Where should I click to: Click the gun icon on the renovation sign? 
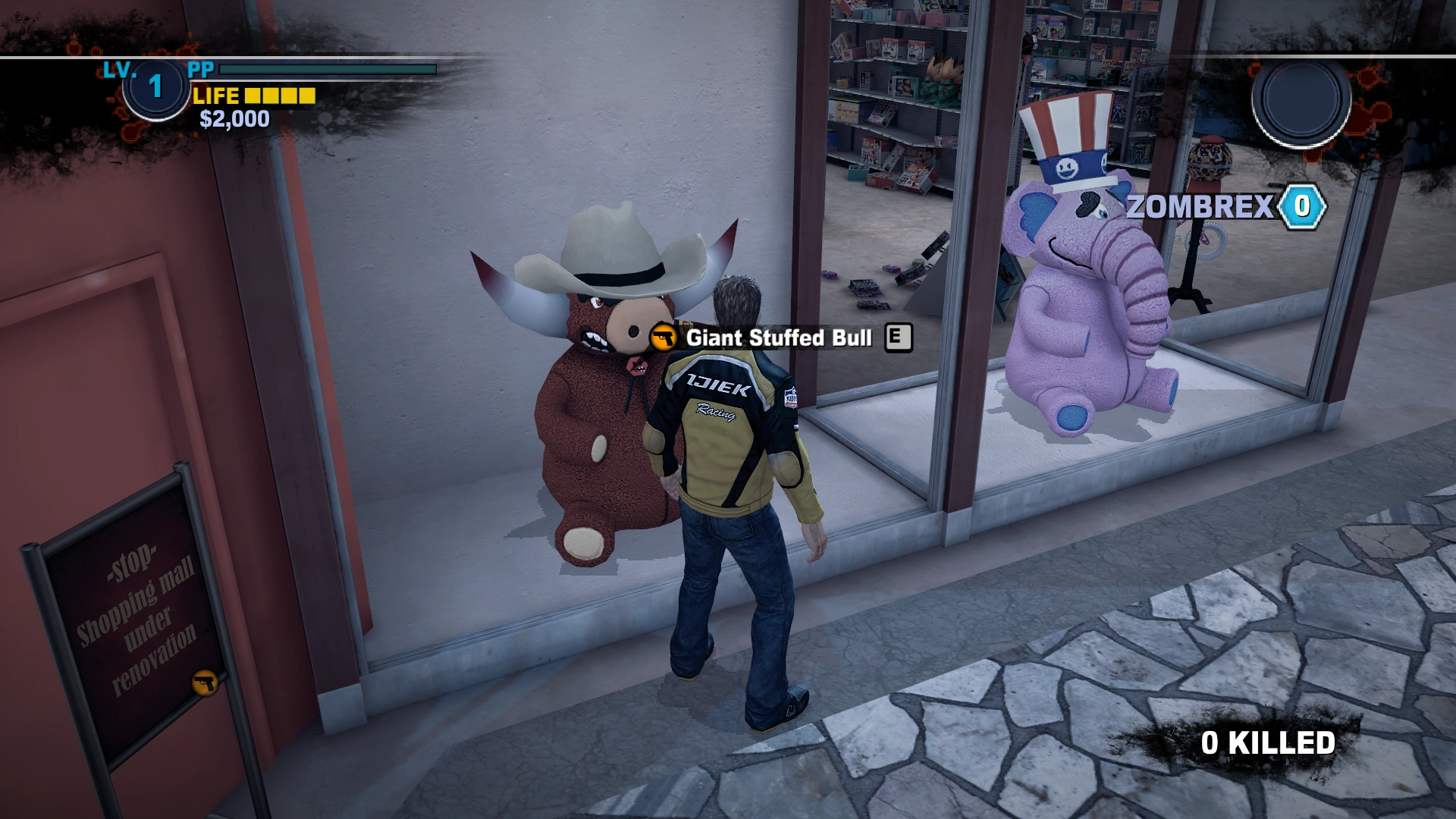[203, 683]
